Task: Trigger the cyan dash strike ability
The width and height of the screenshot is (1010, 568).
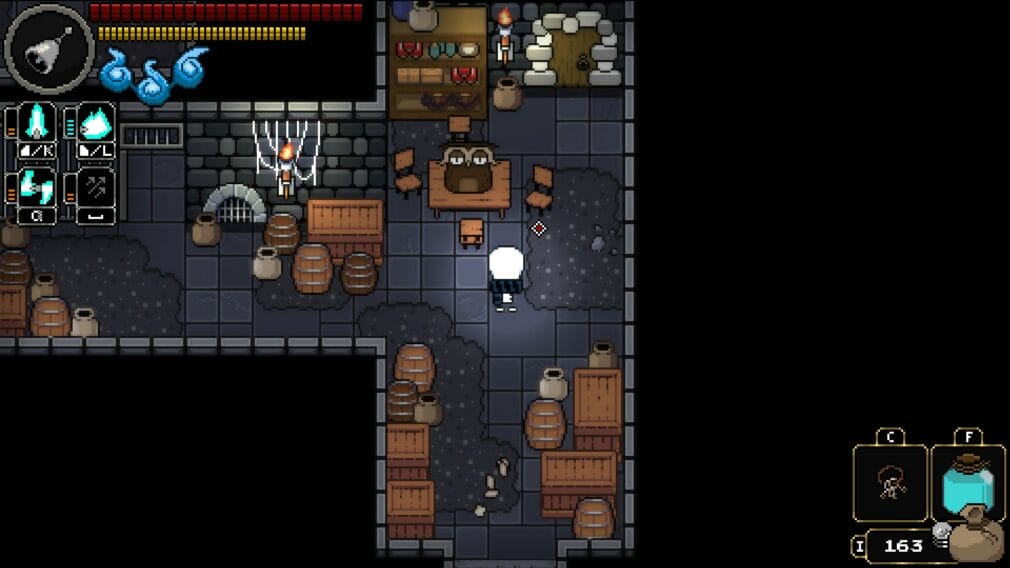Action: [39, 188]
